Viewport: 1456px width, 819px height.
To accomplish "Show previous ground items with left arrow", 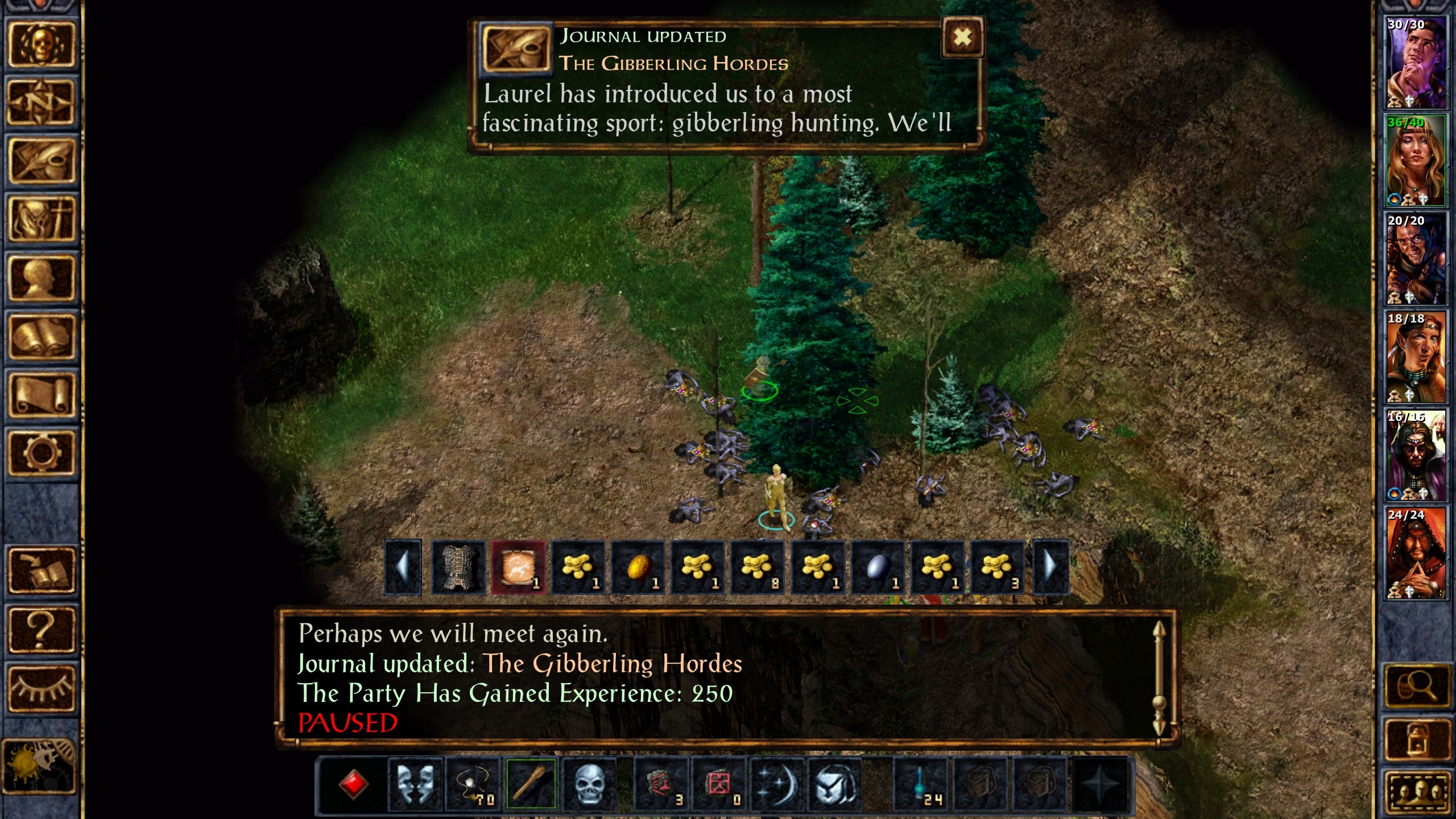I will [x=403, y=568].
